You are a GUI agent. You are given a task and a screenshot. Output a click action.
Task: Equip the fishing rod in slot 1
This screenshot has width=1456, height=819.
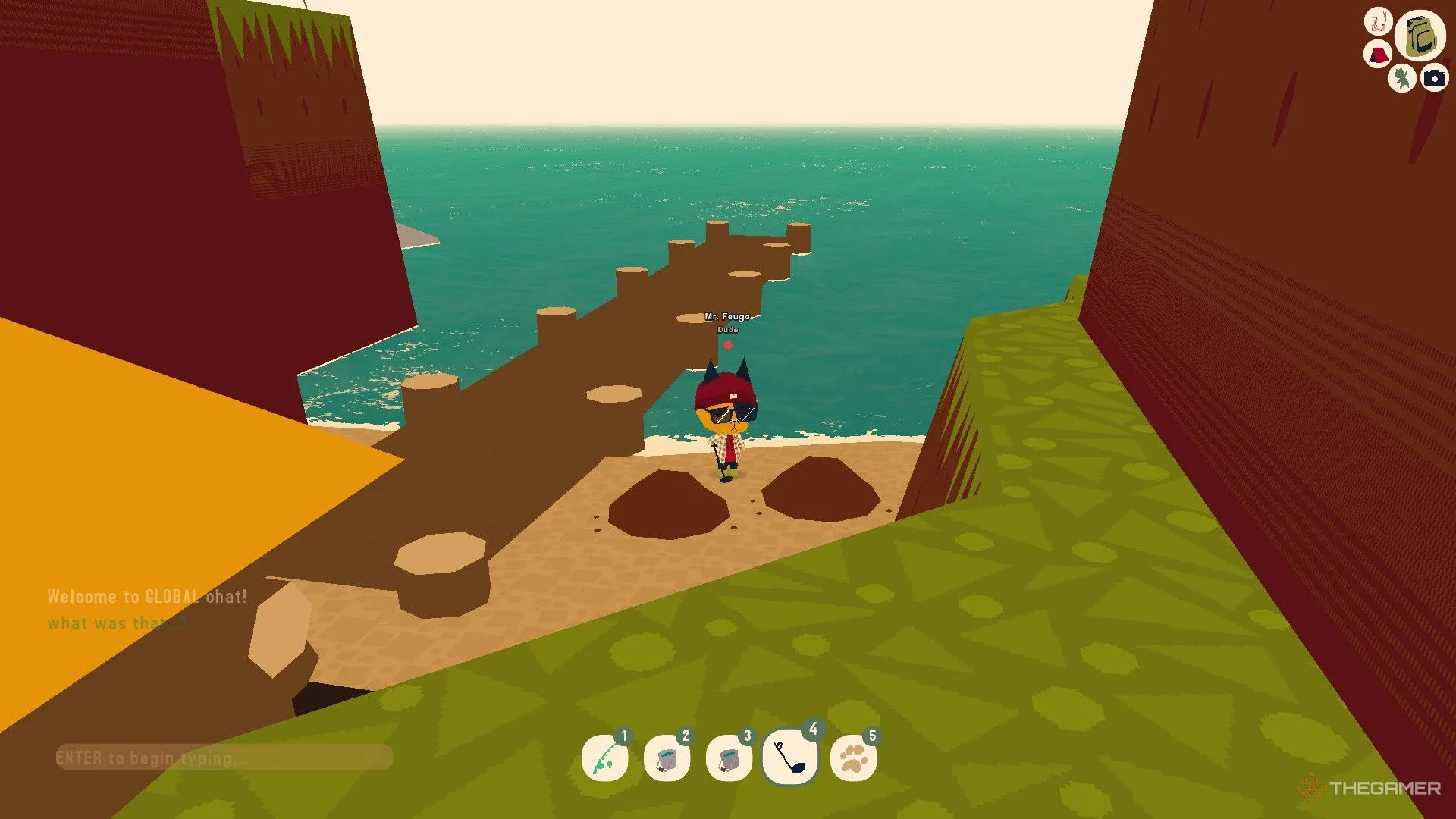pos(605,758)
